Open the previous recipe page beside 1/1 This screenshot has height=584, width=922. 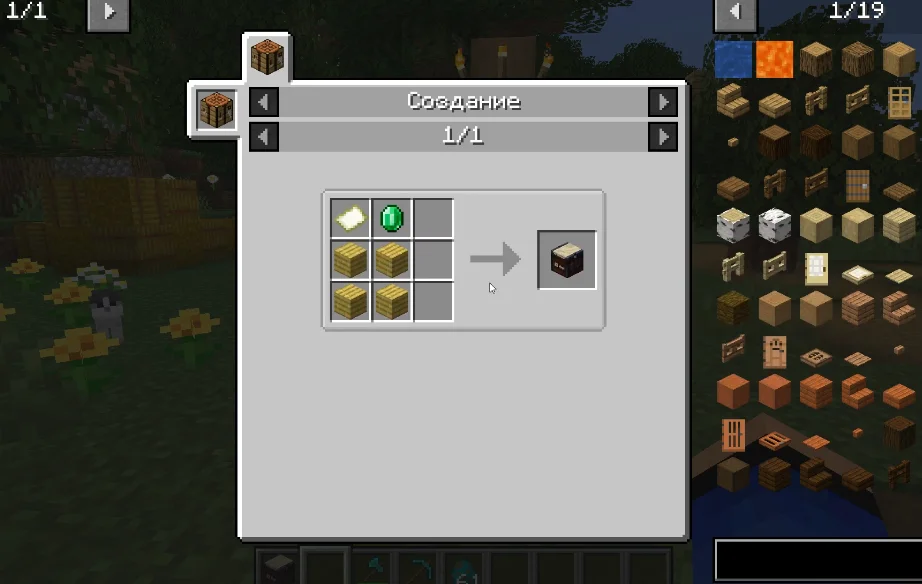pos(263,136)
